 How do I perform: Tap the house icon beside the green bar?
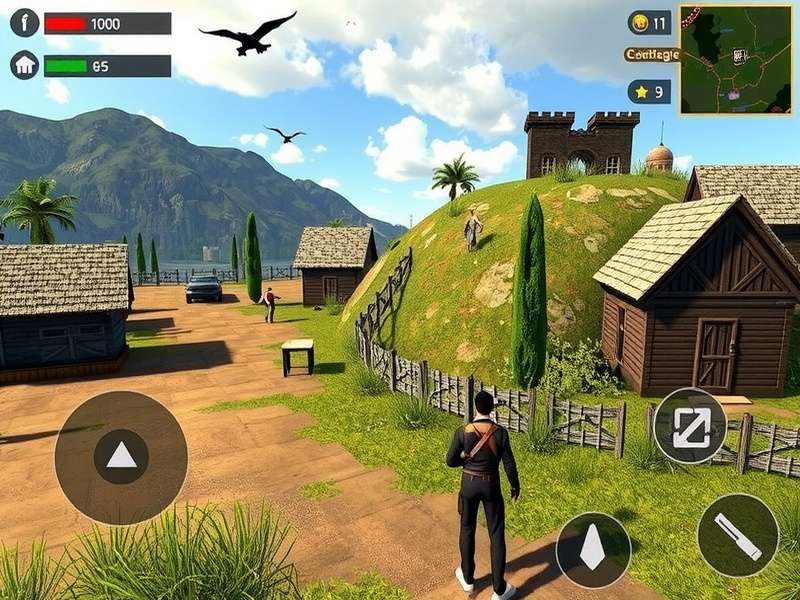click(x=24, y=66)
